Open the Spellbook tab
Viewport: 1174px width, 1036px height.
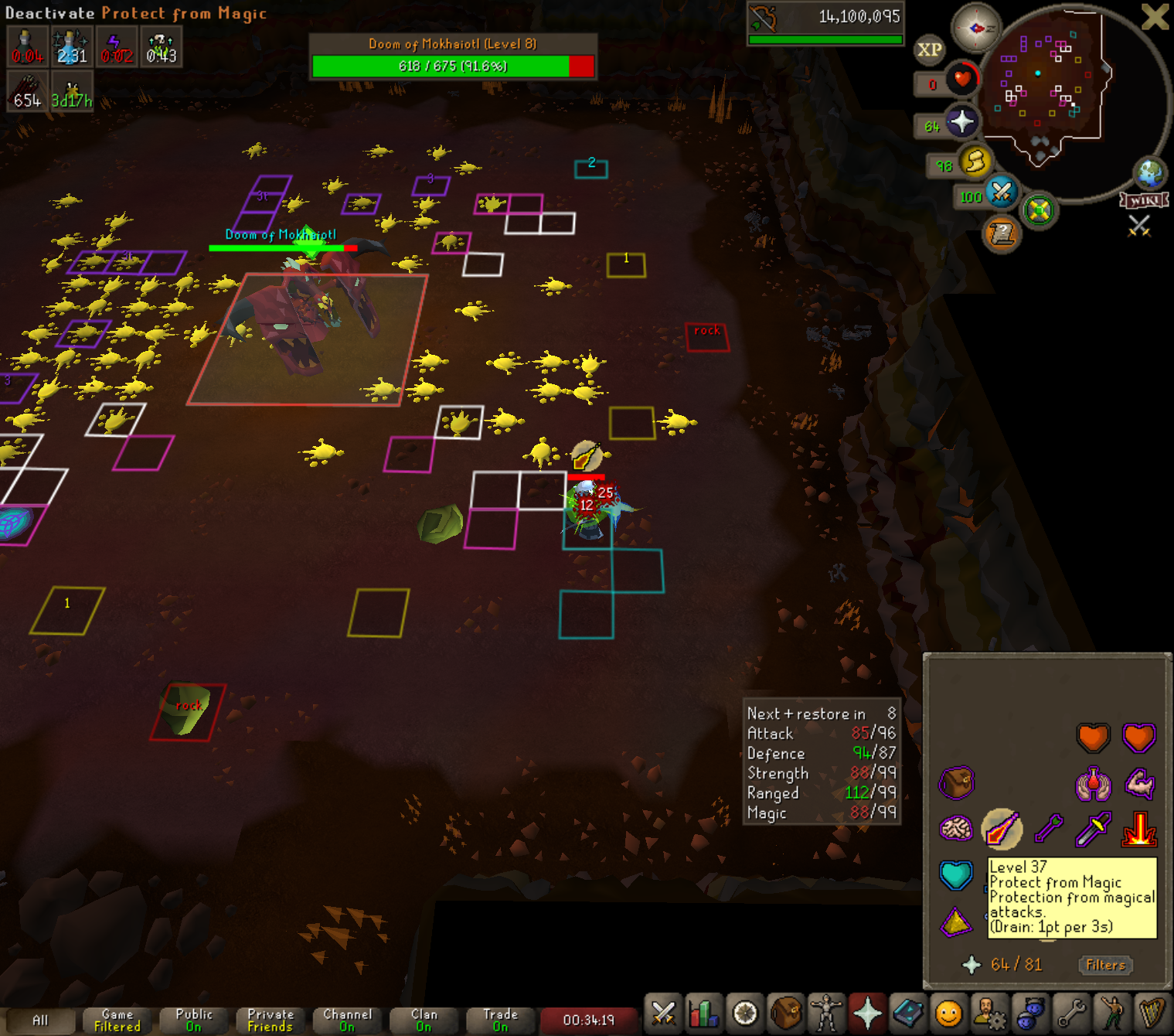click(908, 1013)
